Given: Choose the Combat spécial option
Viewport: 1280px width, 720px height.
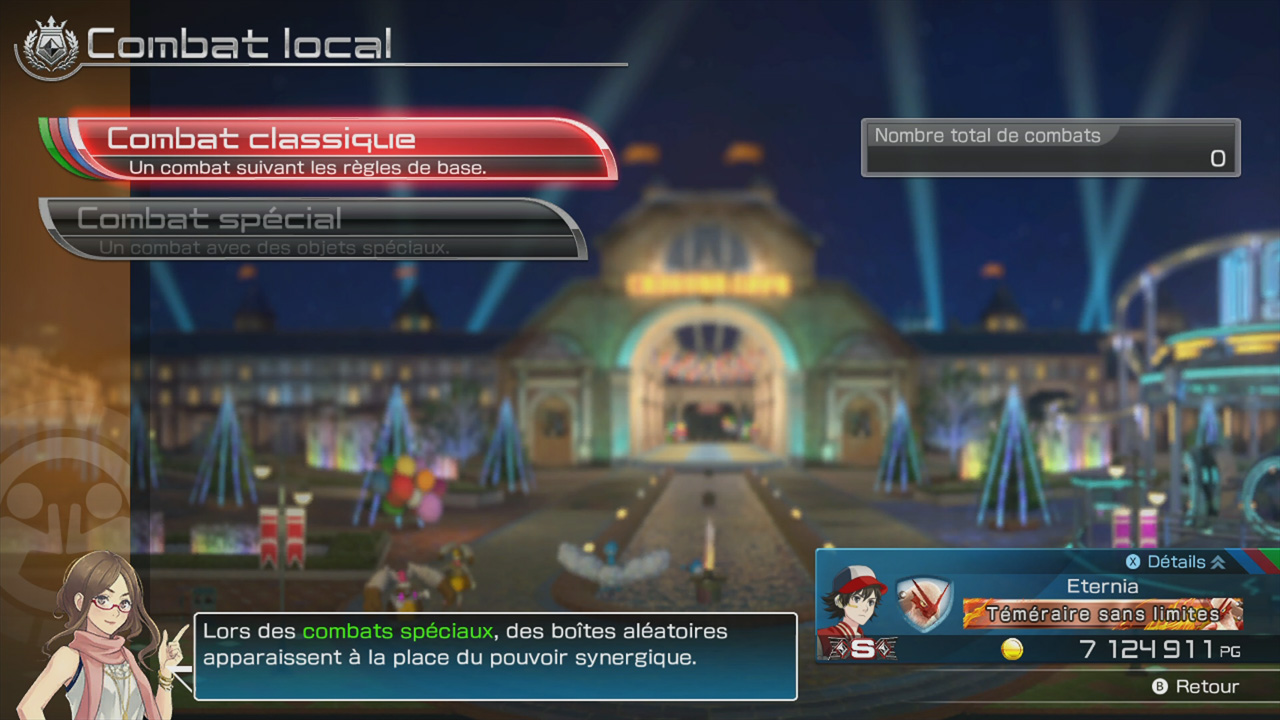Looking at the screenshot, I should tap(310, 229).
